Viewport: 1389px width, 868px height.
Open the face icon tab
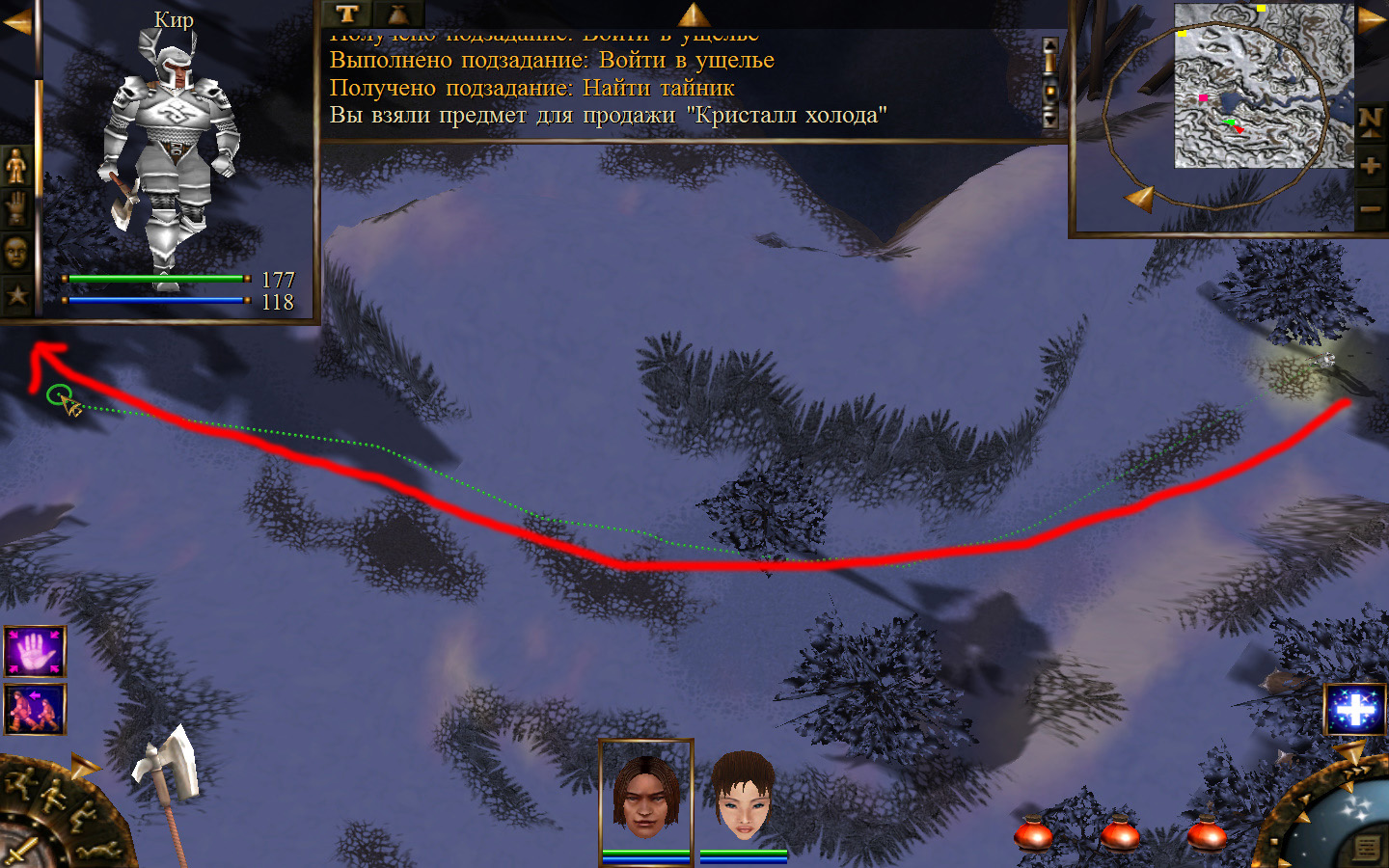tap(16, 253)
